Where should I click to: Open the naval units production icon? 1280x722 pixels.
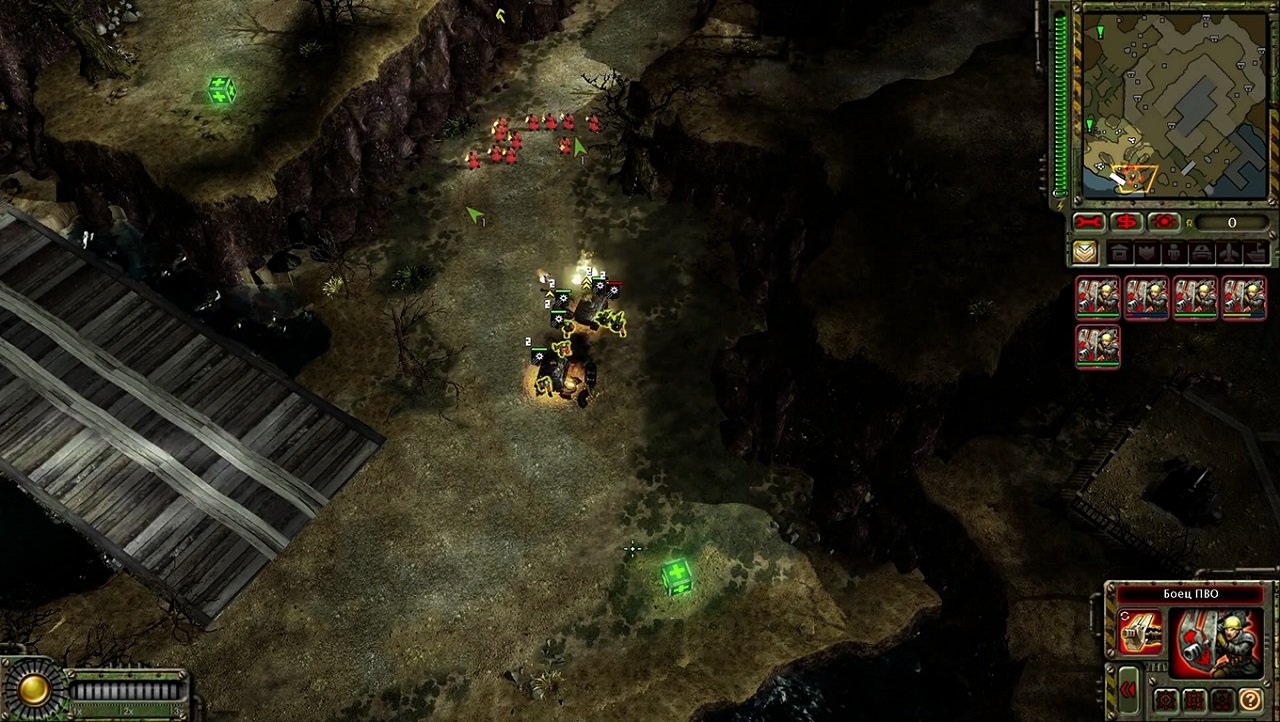click(x=1252, y=252)
